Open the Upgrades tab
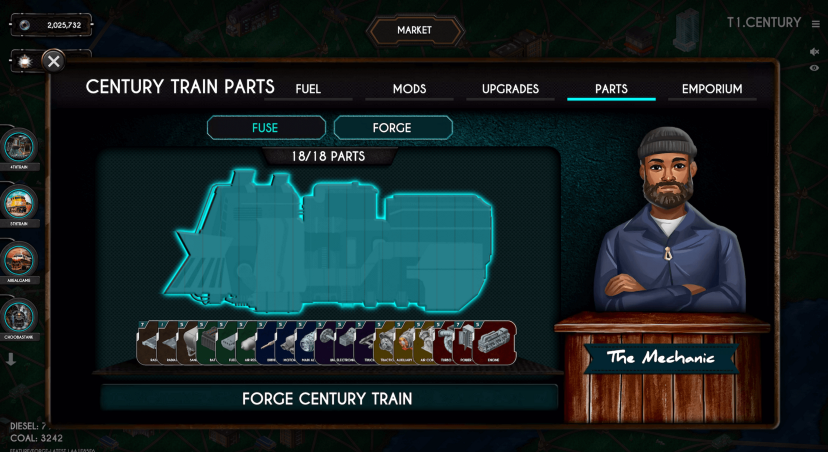 [510, 89]
